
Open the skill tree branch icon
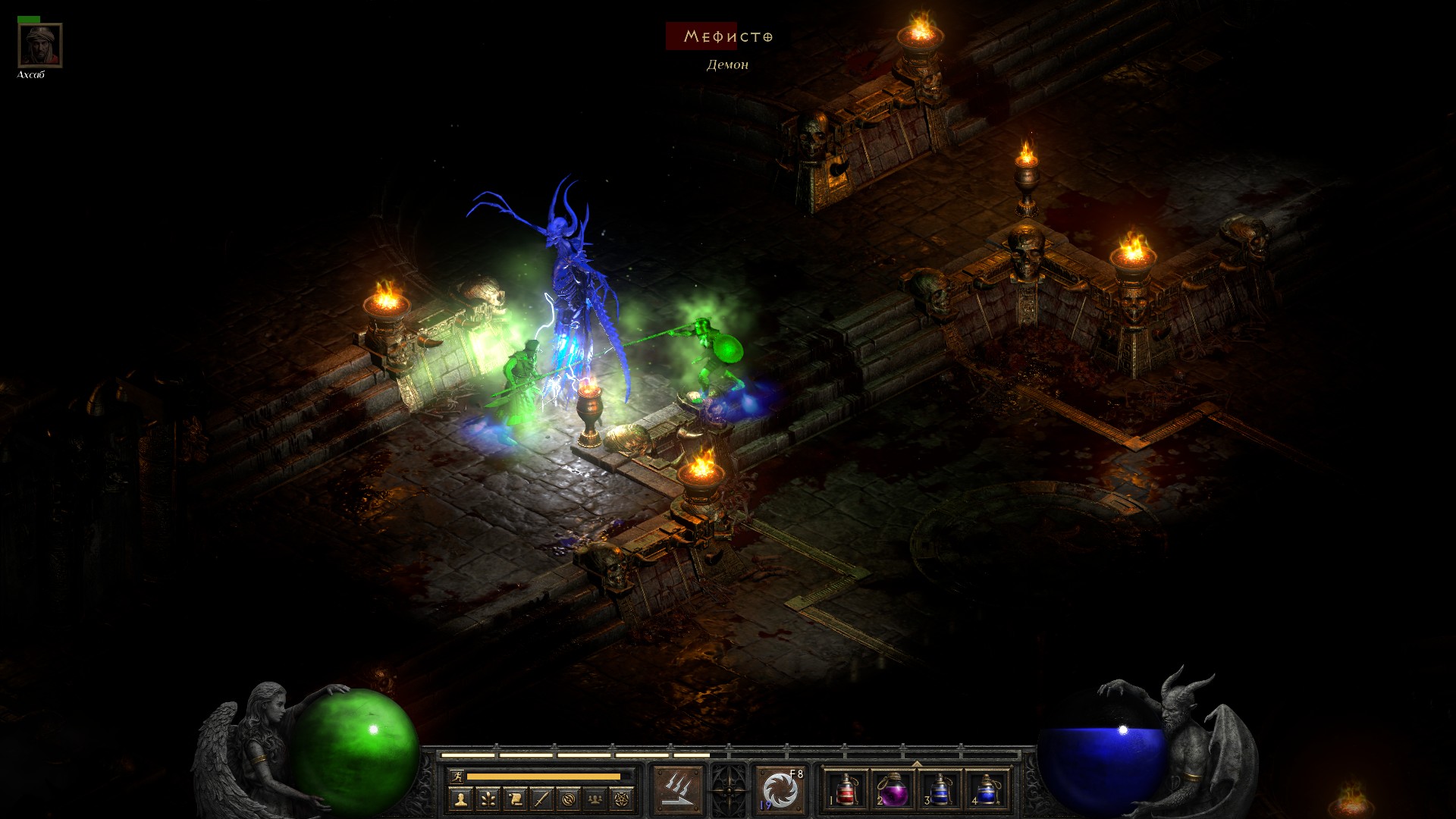(x=488, y=799)
